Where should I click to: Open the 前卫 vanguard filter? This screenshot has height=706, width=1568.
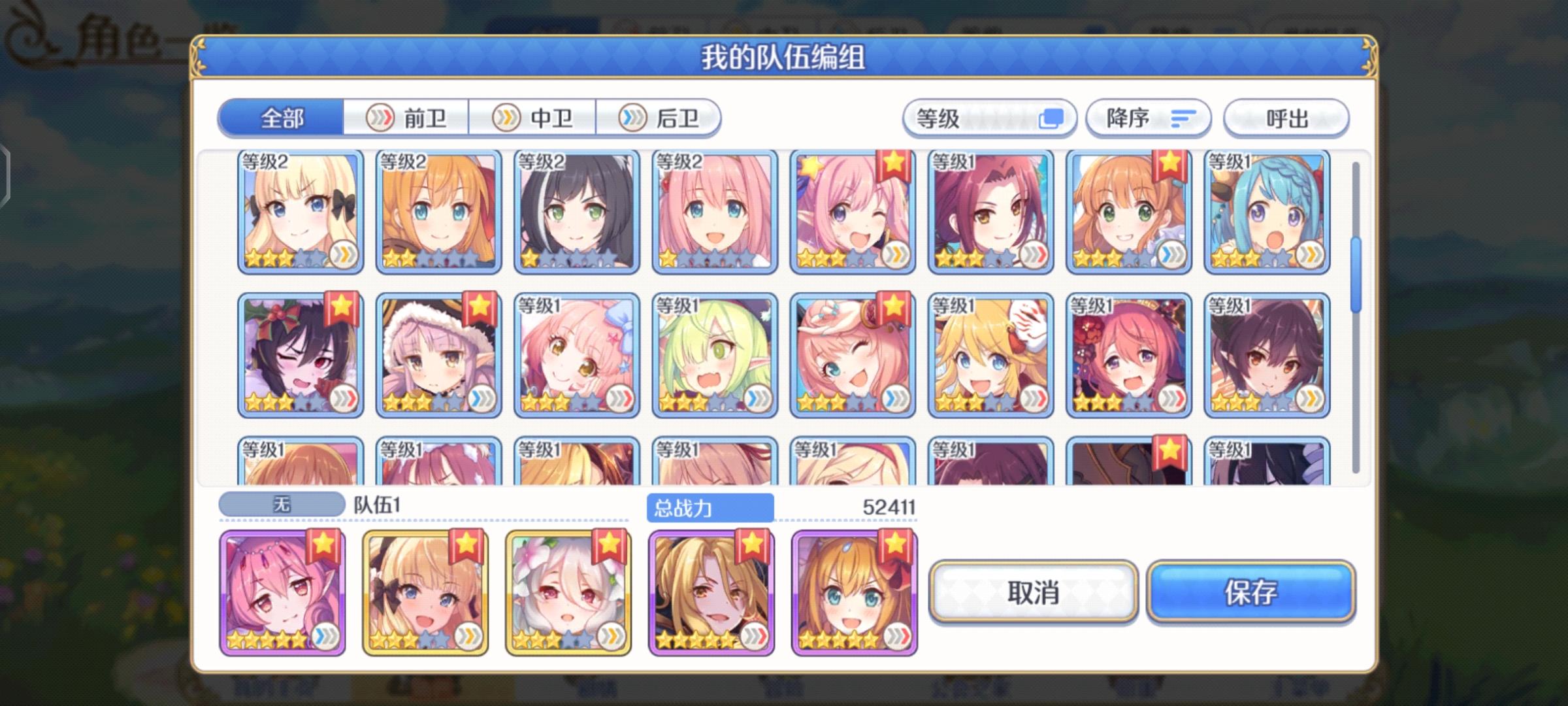pyautogui.click(x=405, y=118)
